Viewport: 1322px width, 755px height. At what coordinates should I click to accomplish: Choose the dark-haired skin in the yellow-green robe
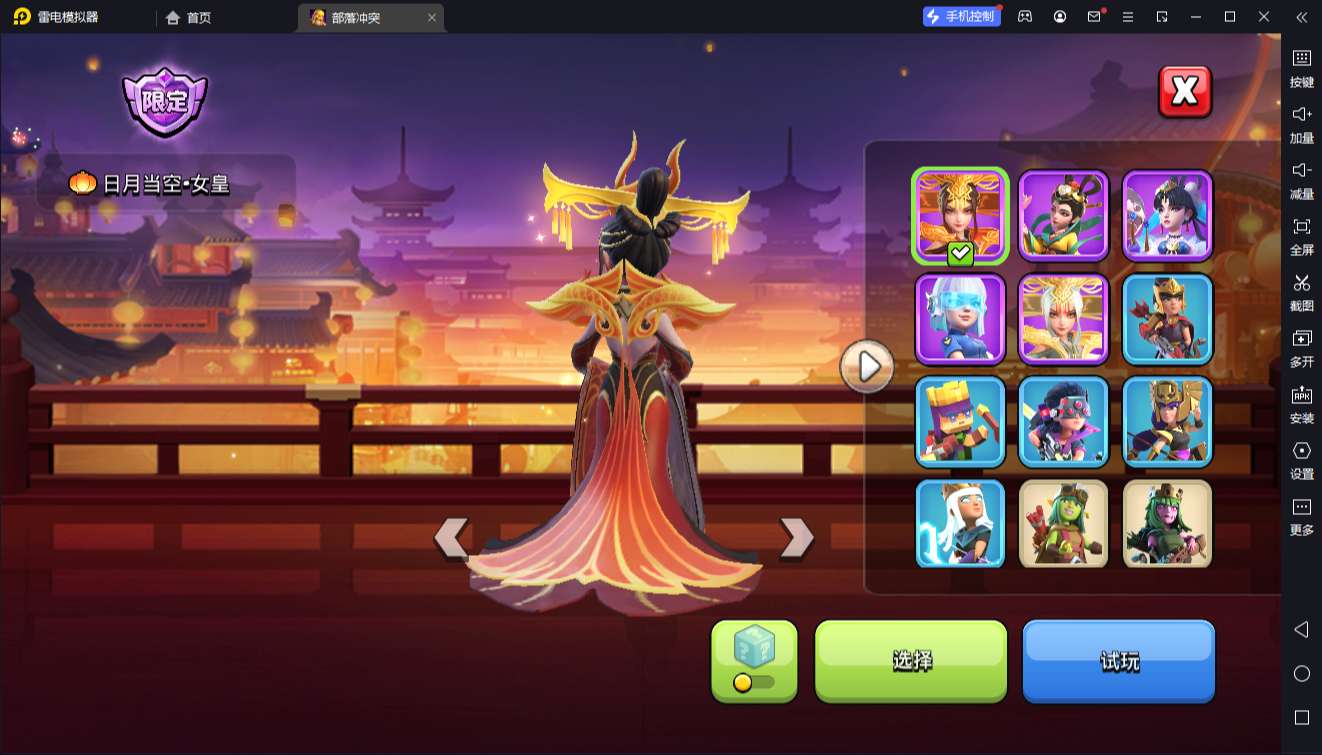pyautogui.click(x=1063, y=216)
